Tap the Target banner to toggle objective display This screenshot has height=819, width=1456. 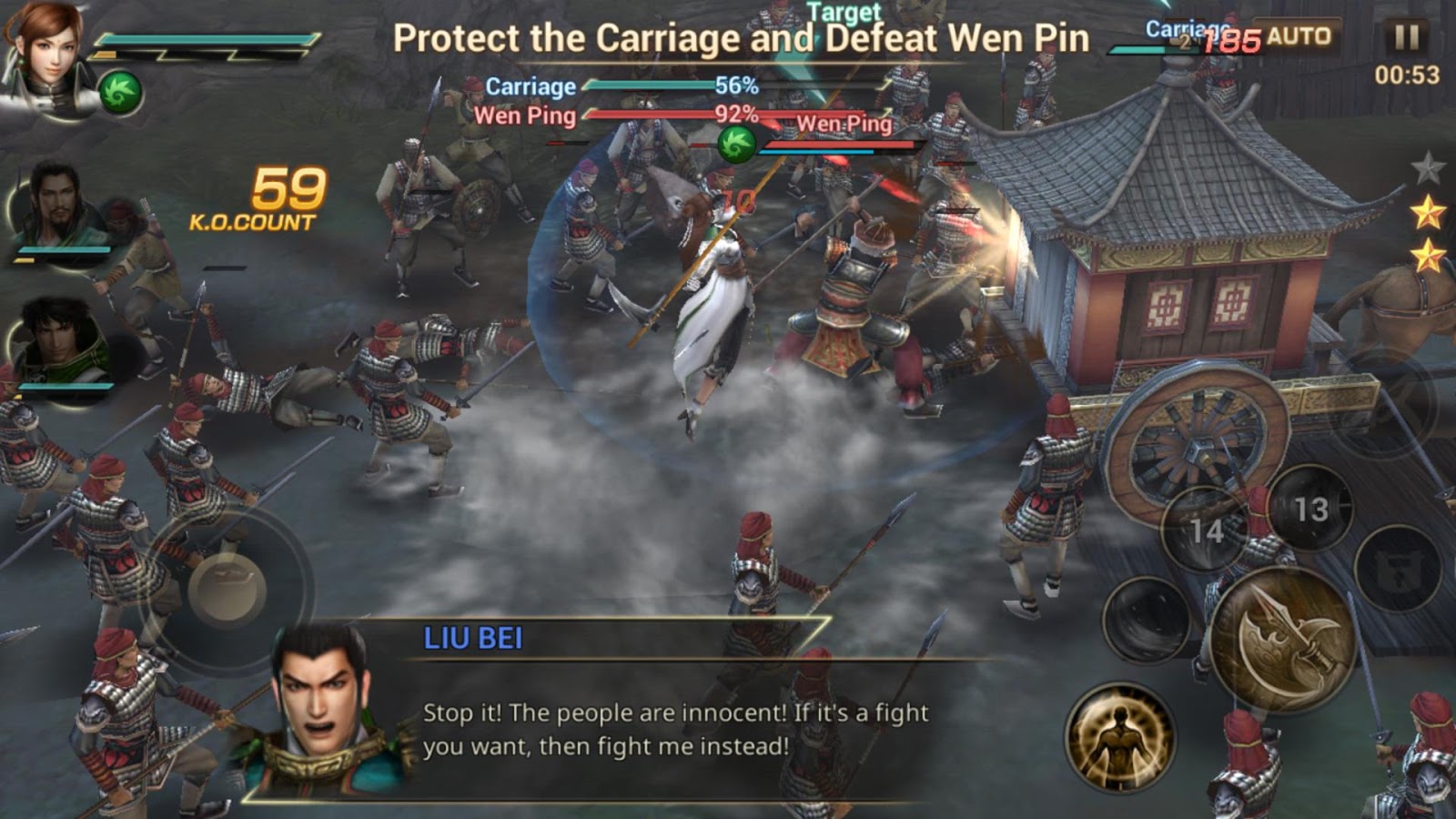(x=846, y=13)
